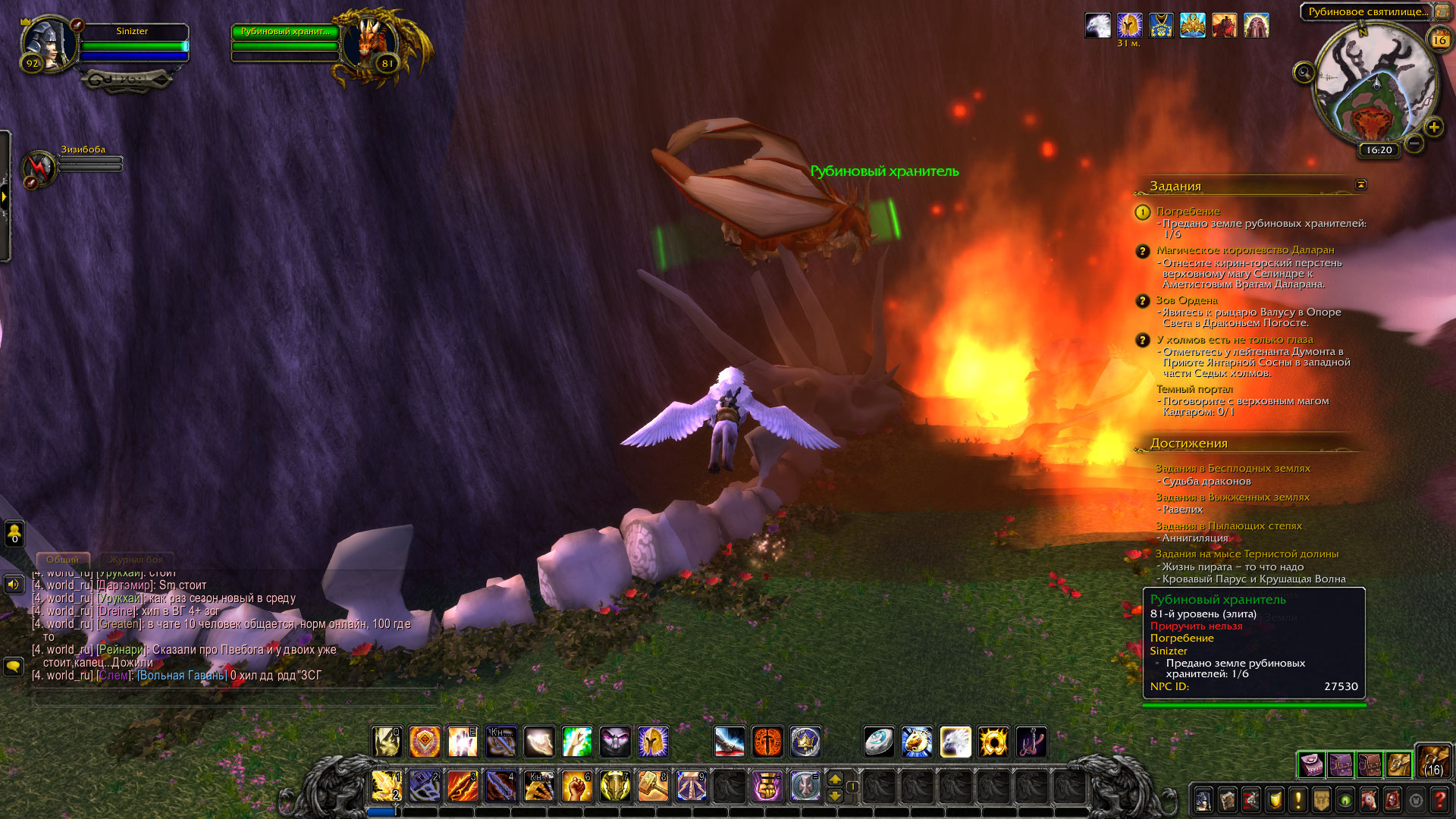Screen dimensions: 1456x819
Task: Select the Погребение quest in the tracker
Action: click(1188, 212)
